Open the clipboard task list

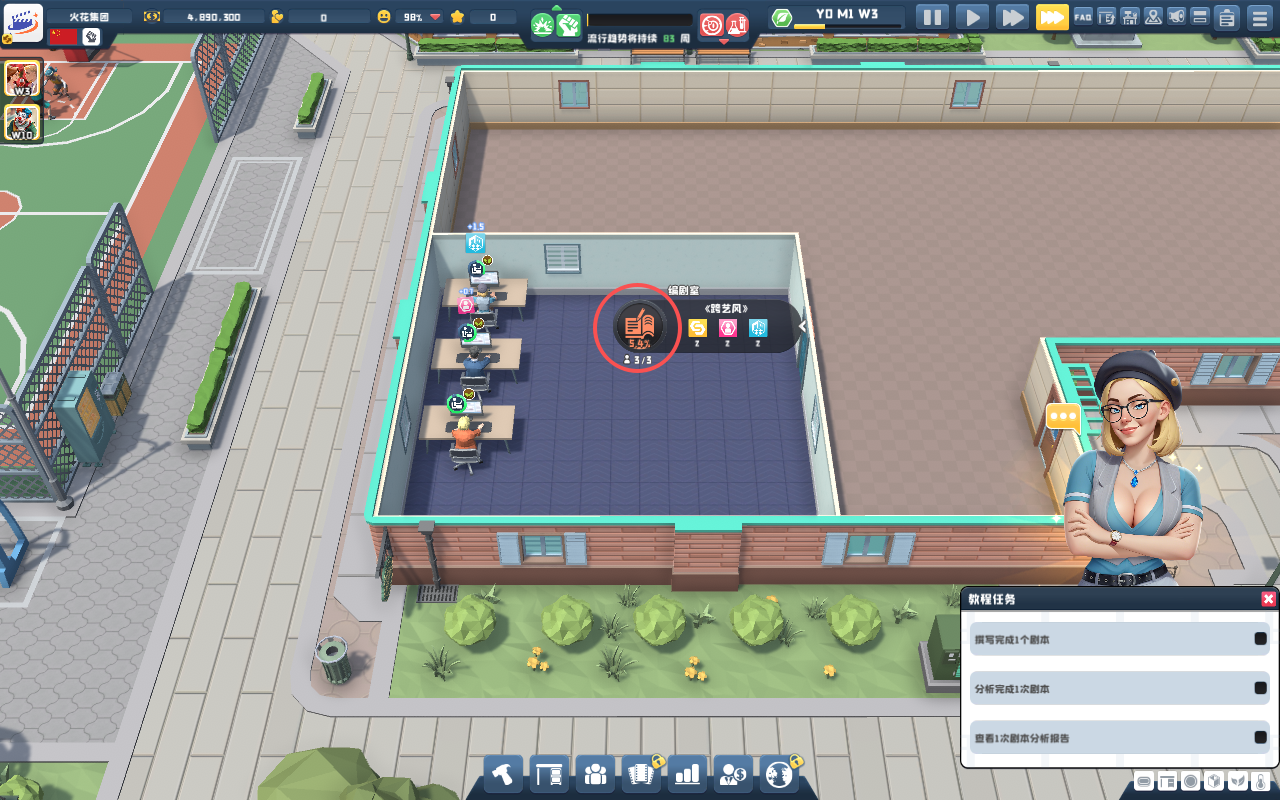1227,17
